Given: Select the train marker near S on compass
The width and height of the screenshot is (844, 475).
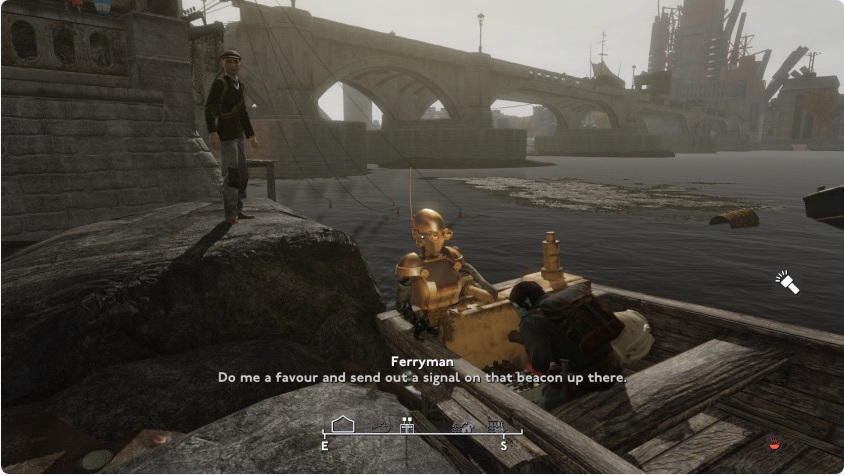Looking at the screenshot, I should [495, 426].
